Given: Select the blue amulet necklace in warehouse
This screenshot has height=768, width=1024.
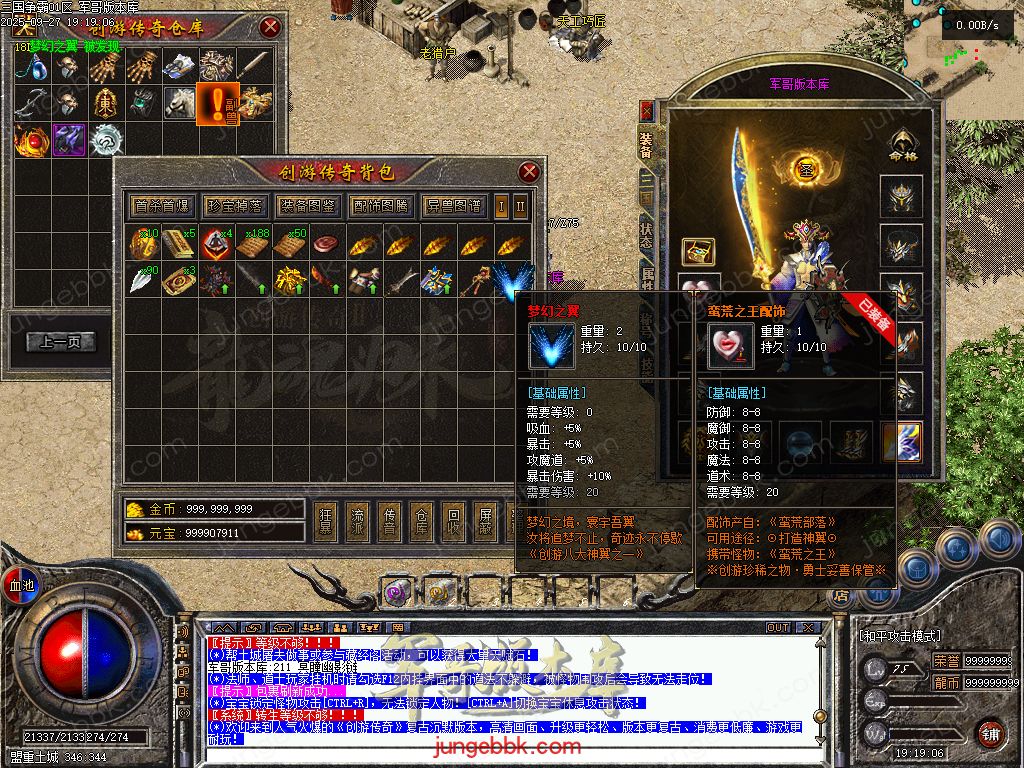Looking at the screenshot, I should point(35,66).
